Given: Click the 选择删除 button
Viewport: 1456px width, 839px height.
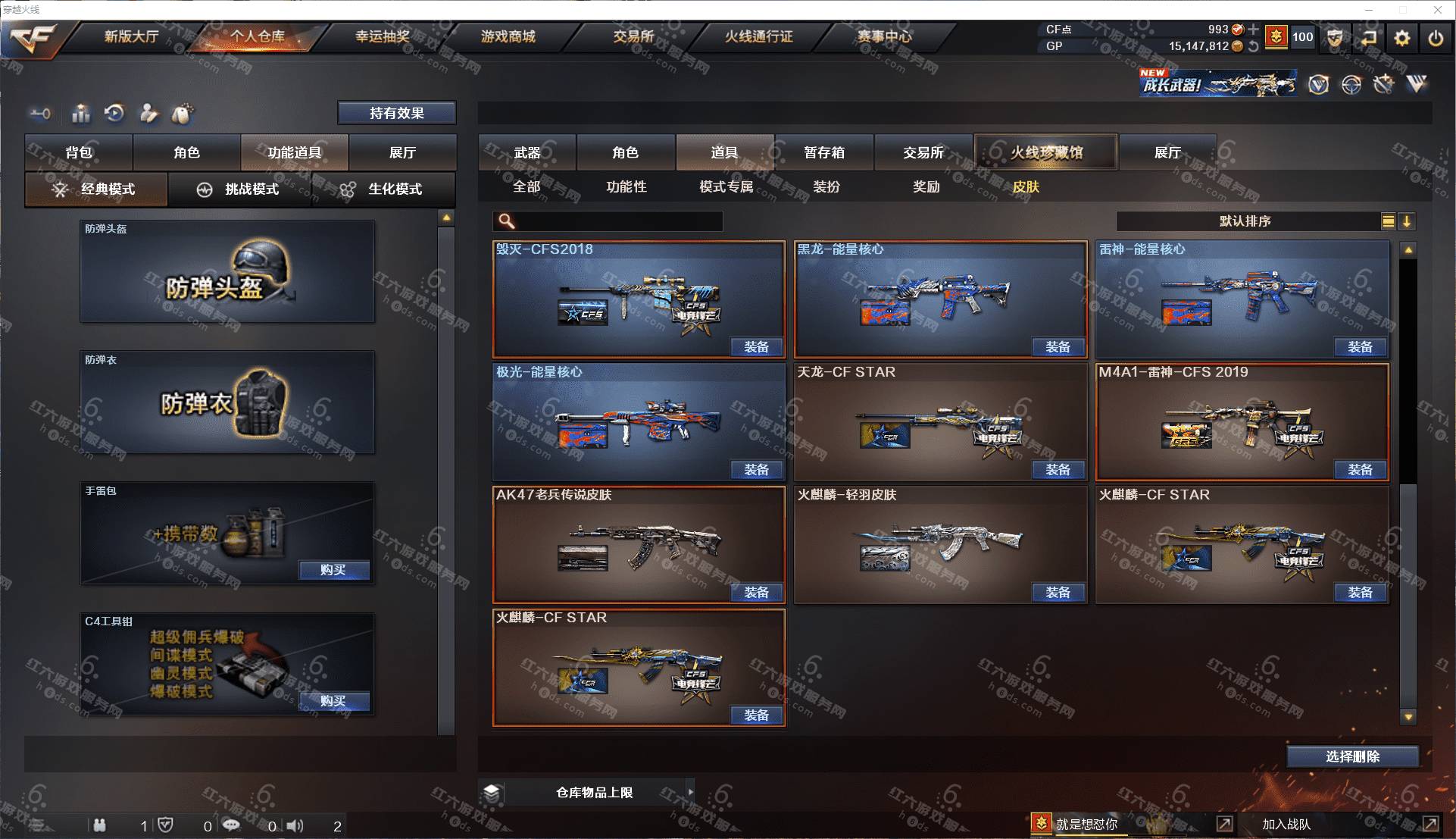Looking at the screenshot, I should (x=1352, y=756).
